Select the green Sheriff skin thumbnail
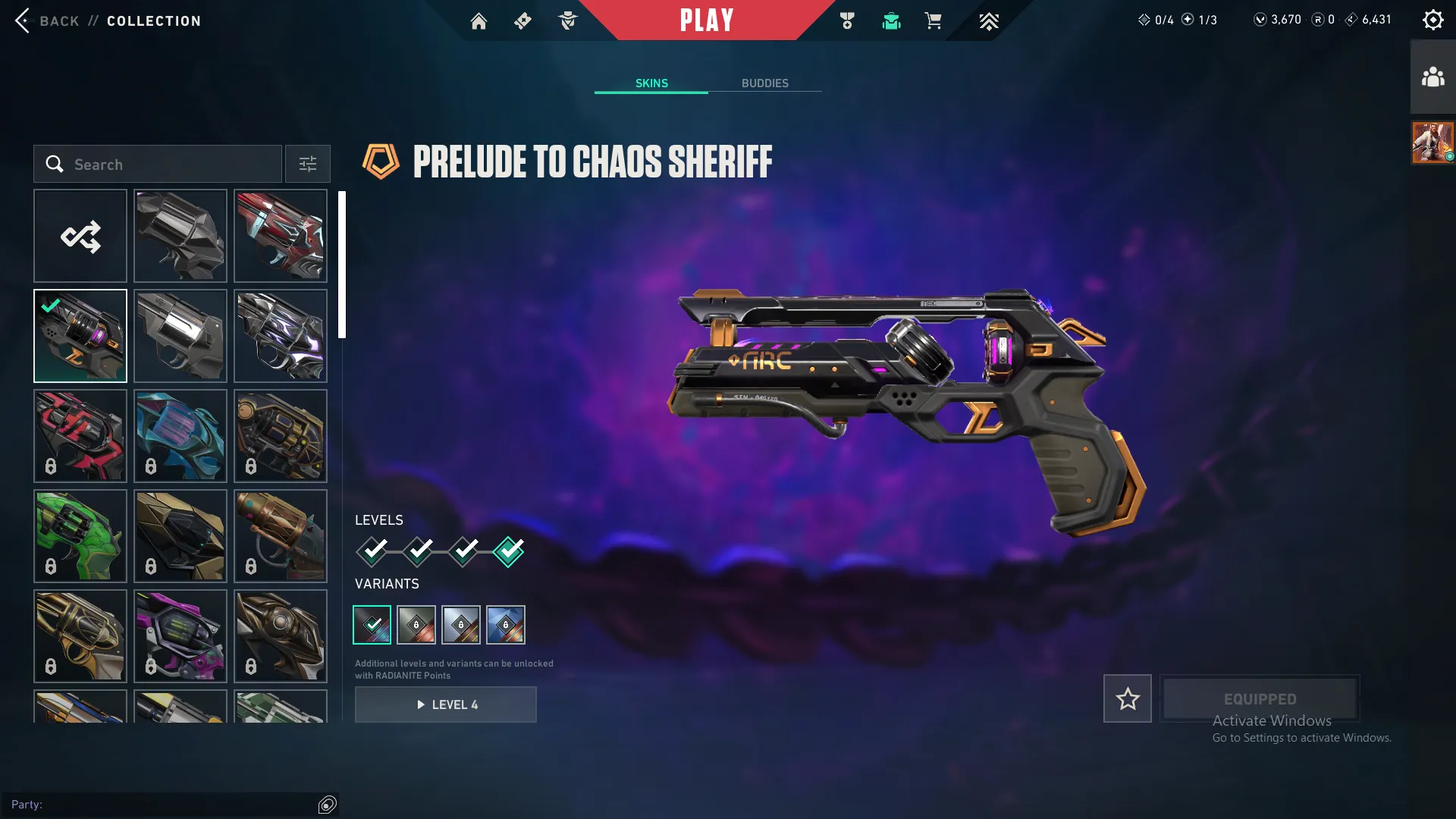Screen dimensions: 1456x819 (80, 536)
